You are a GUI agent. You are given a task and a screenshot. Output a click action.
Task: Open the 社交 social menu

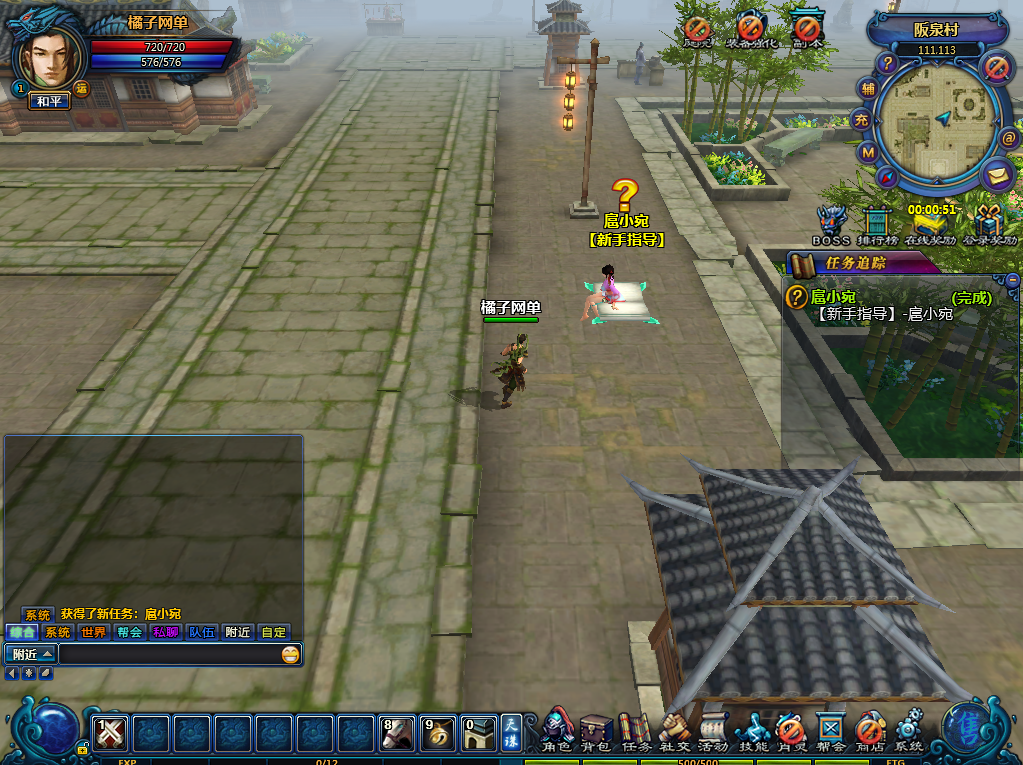[675, 730]
